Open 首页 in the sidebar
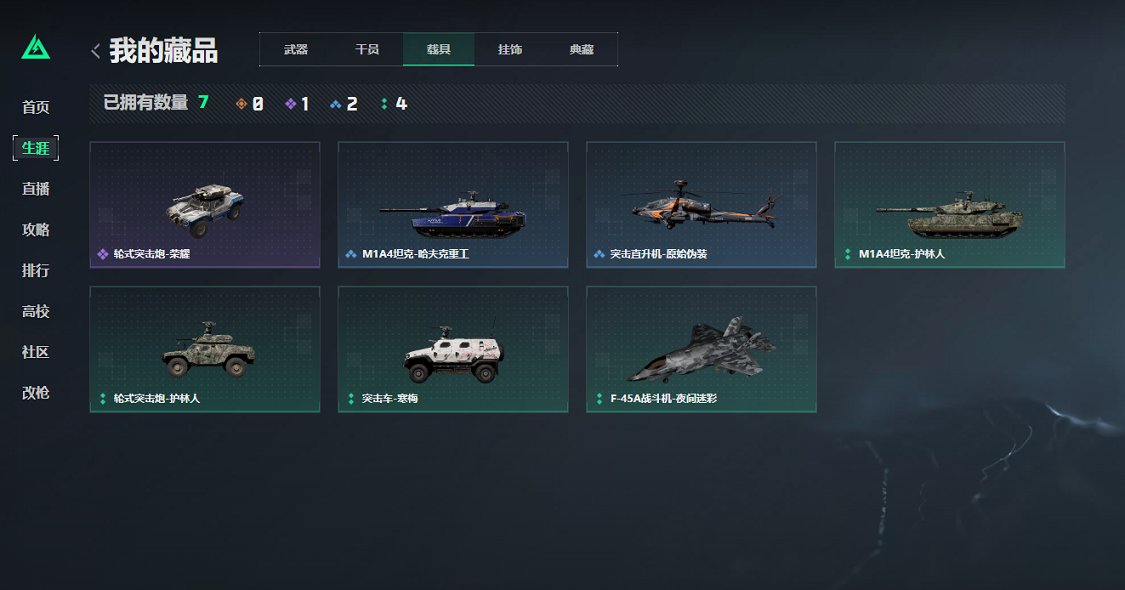The height and width of the screenshot is (590, 1125). pyautogui.click(x=36, y=107)
